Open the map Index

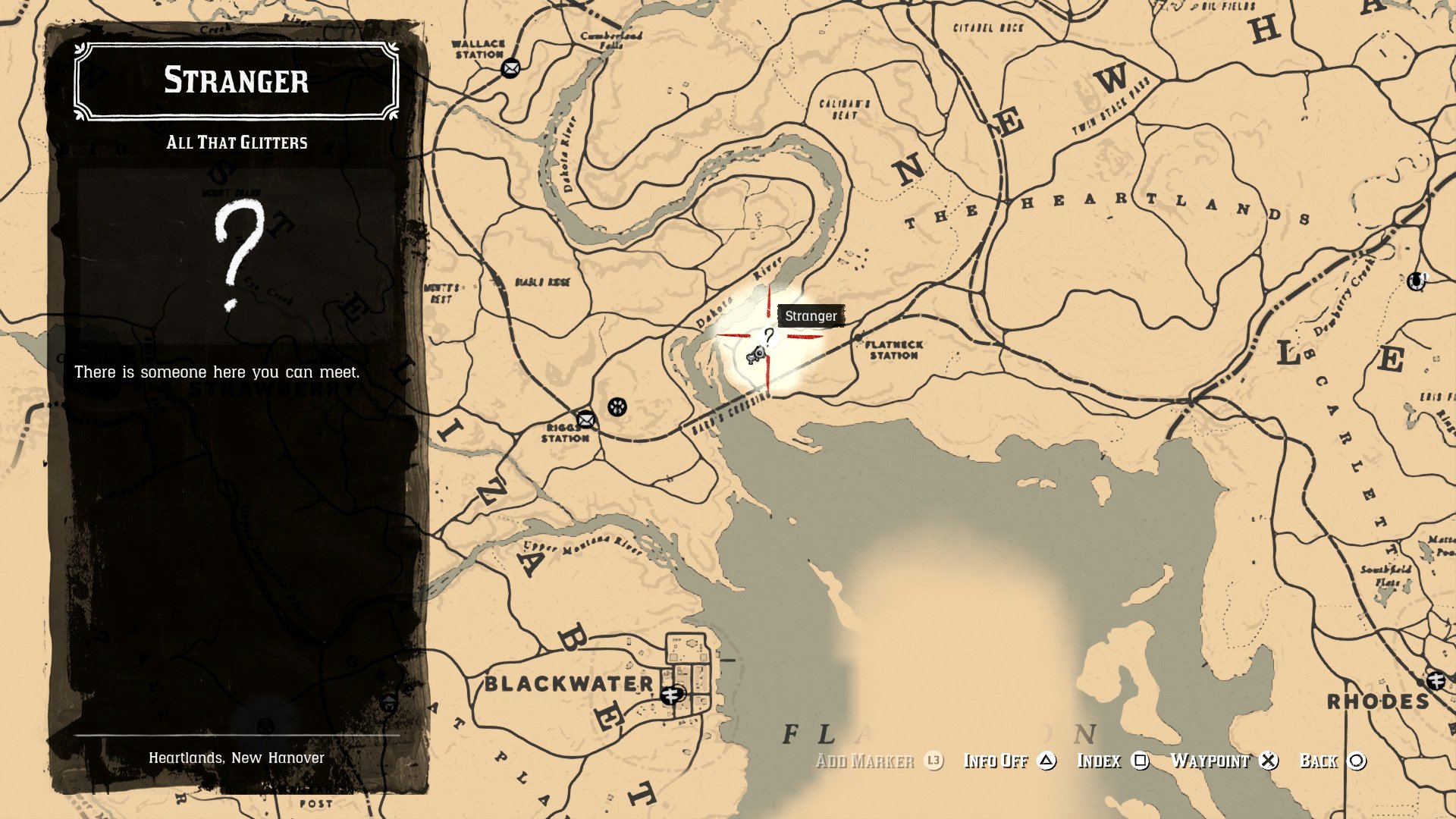pos(1101,760)
